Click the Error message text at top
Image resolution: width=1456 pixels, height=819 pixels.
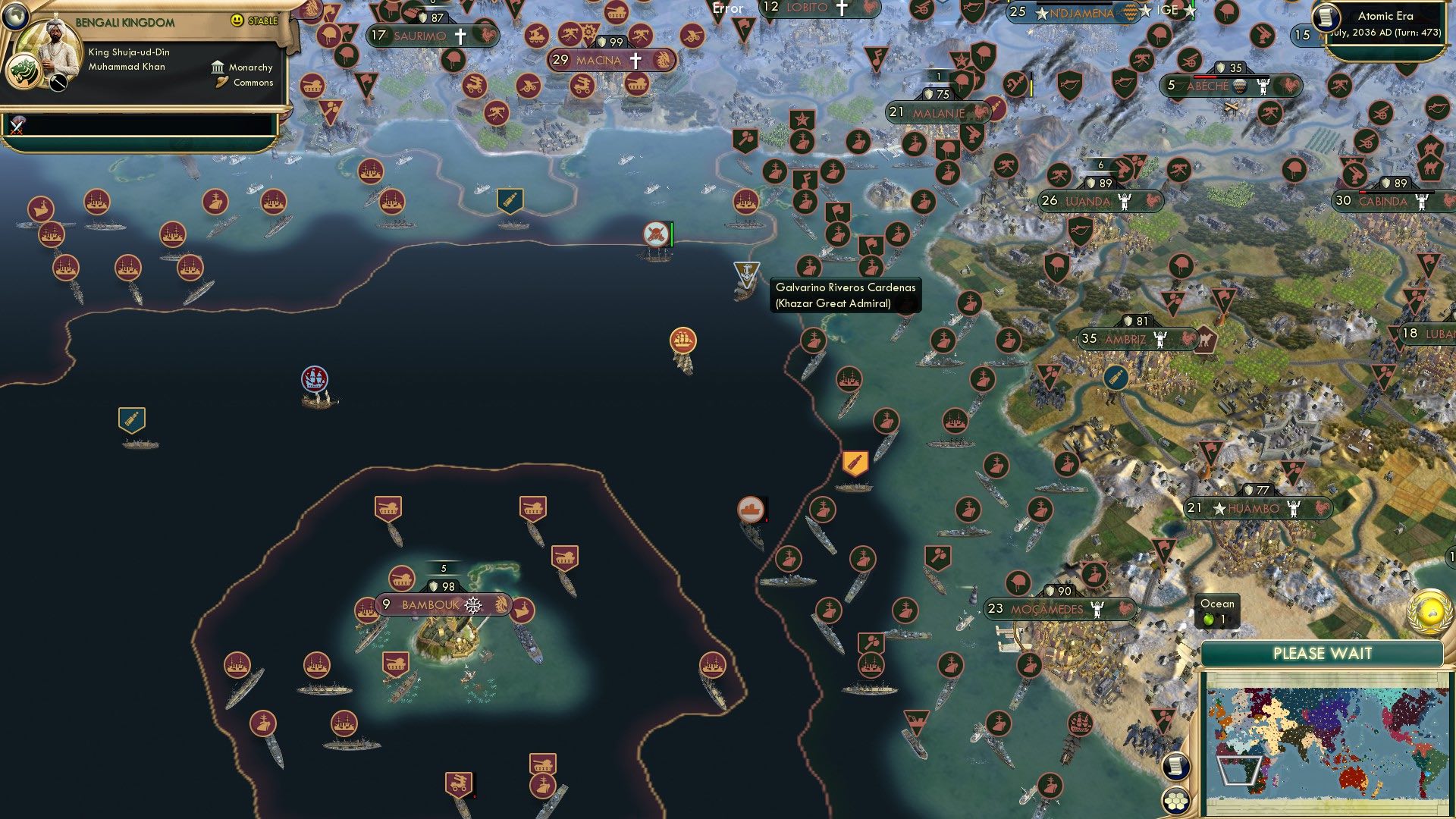point(726,9)
